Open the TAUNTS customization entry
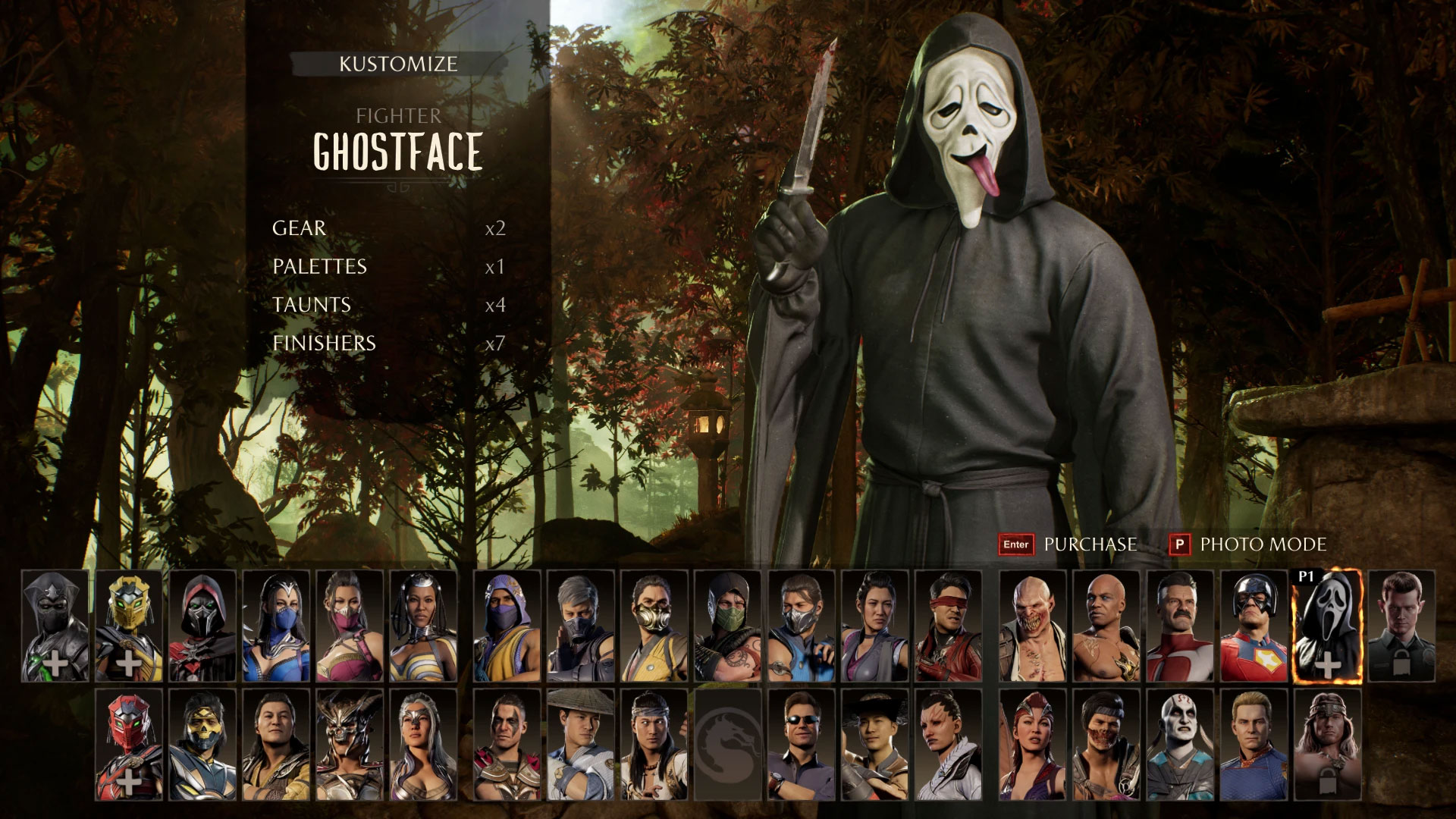1456x819 pixels. pyautogui.click(x=311, y=304)
